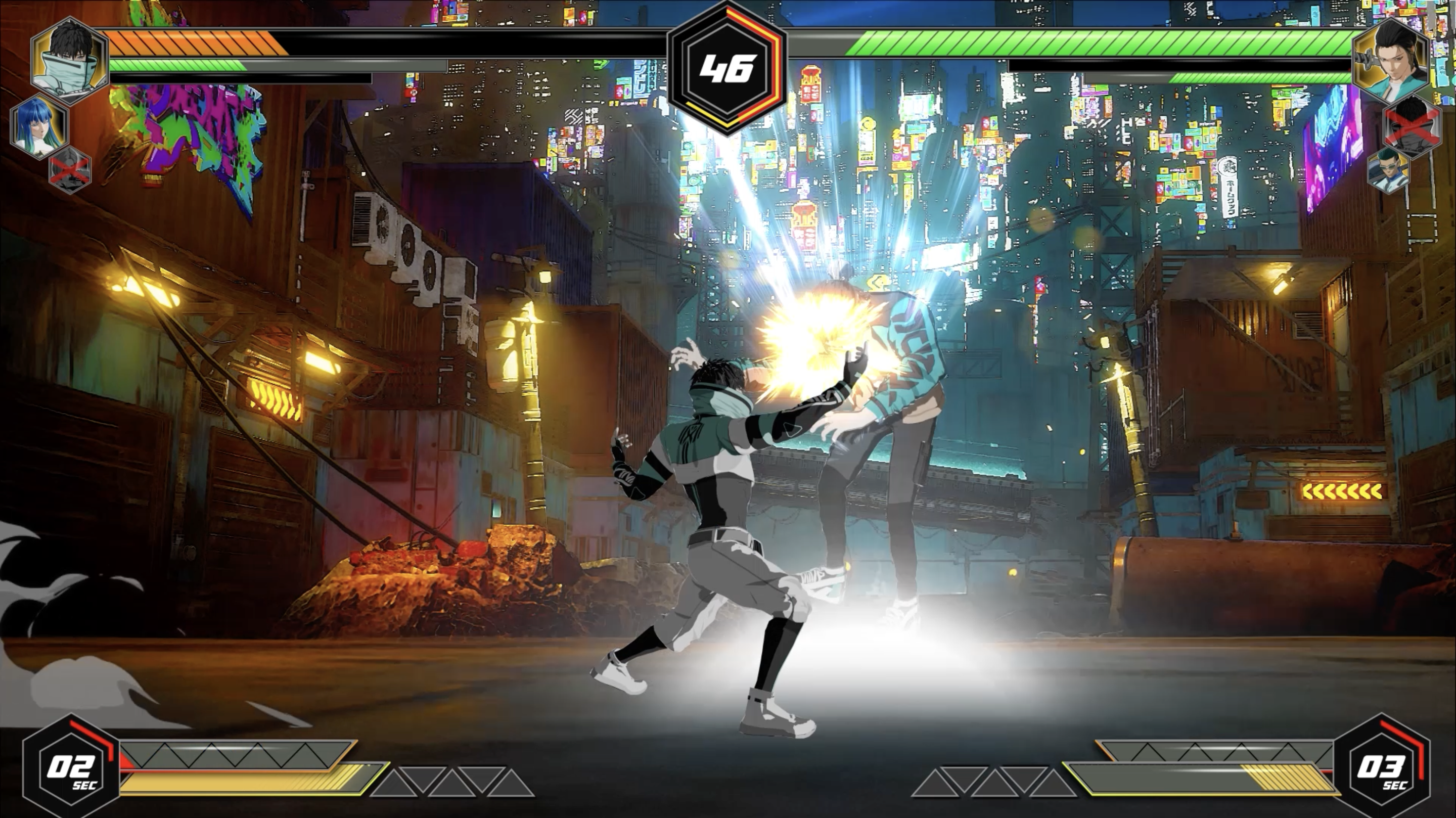Click player one's crossed-out defeated teammate portrait
This screenshot has height=818, width=1456.
coord(70,169)
